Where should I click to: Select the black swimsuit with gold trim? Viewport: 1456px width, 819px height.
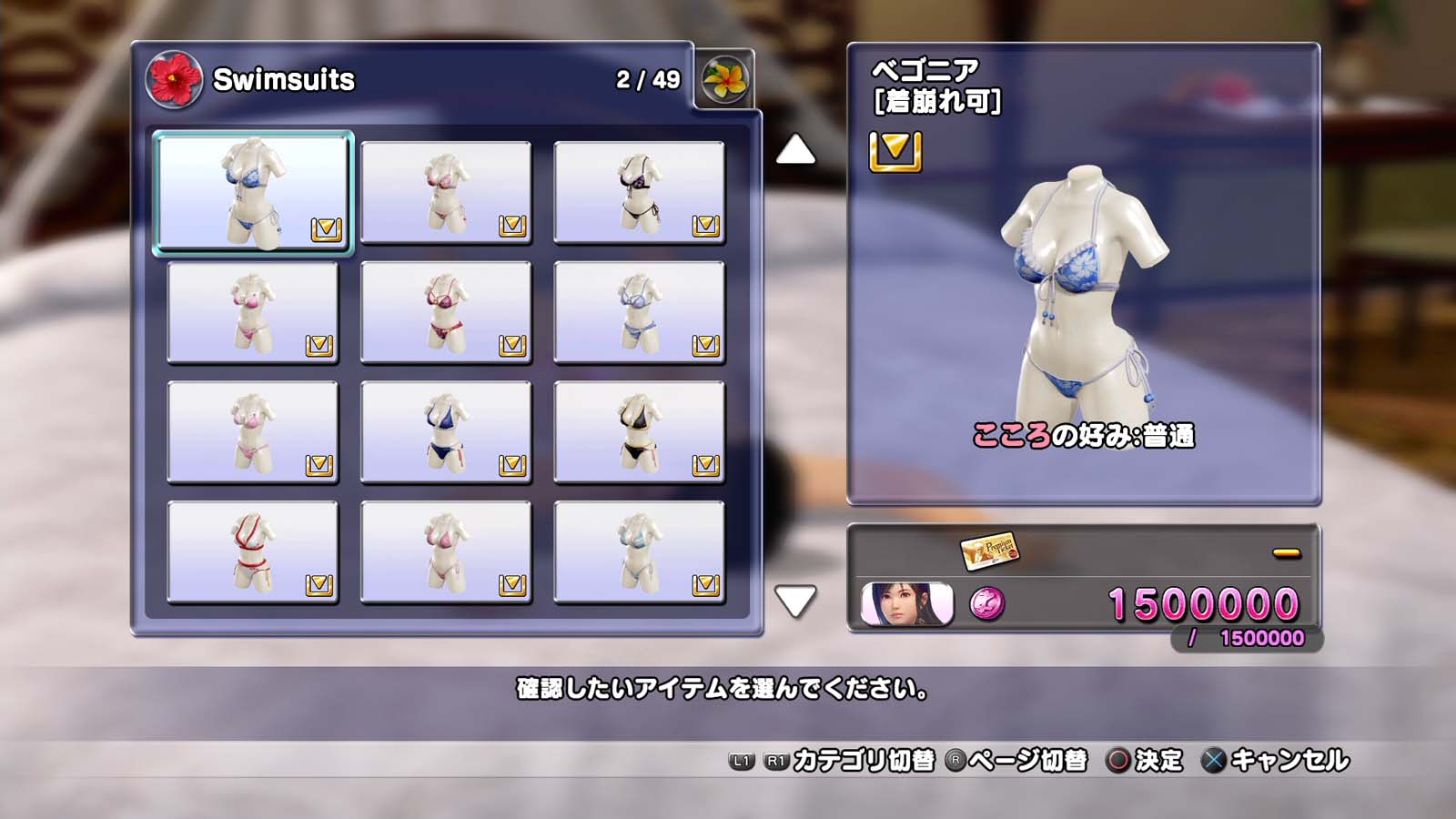point(639,431)
